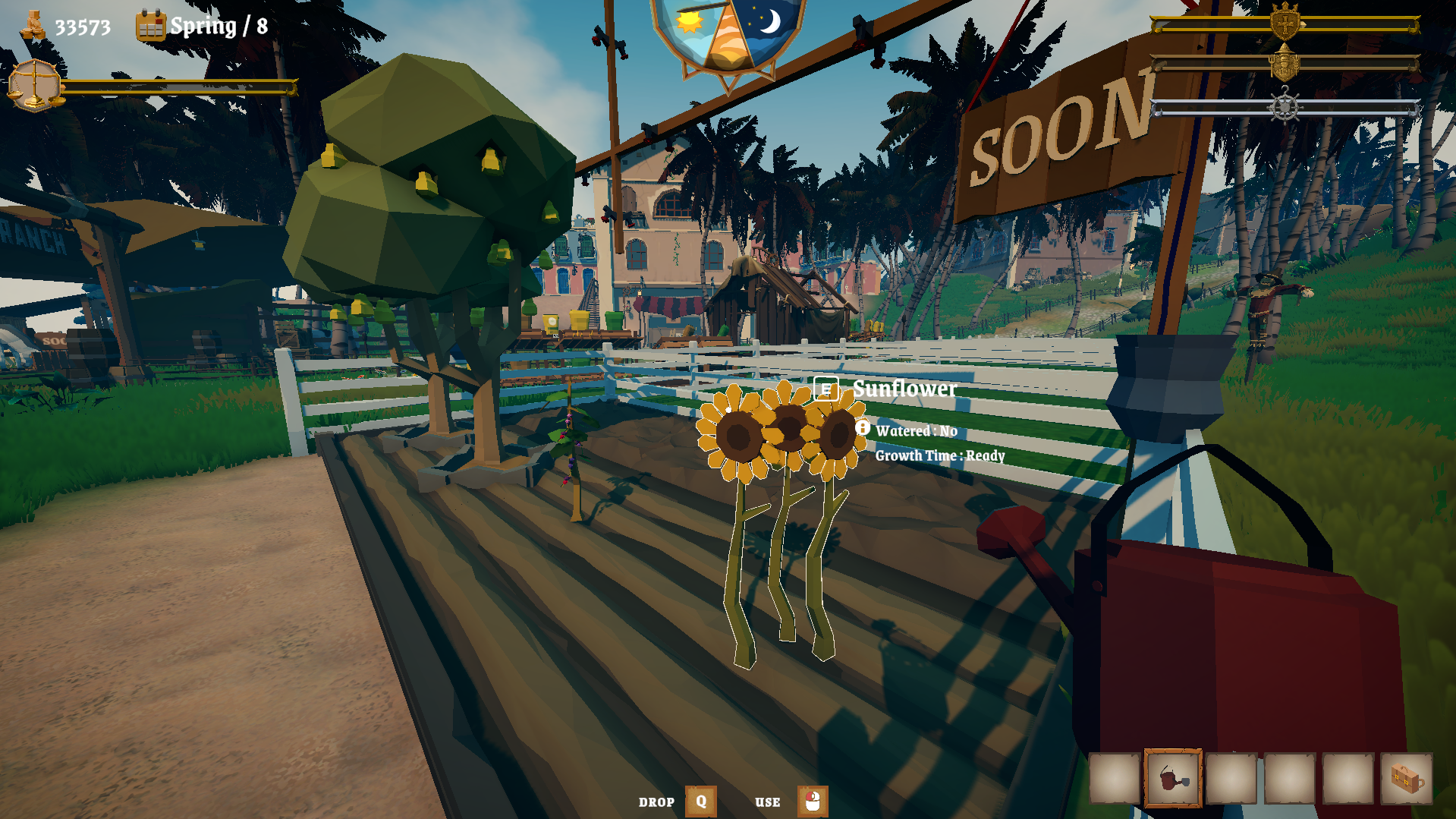Screen dimensions: 1456x819
Task: Click the calendar icon beside Spring / 8
Action: [x=150, y=25]
